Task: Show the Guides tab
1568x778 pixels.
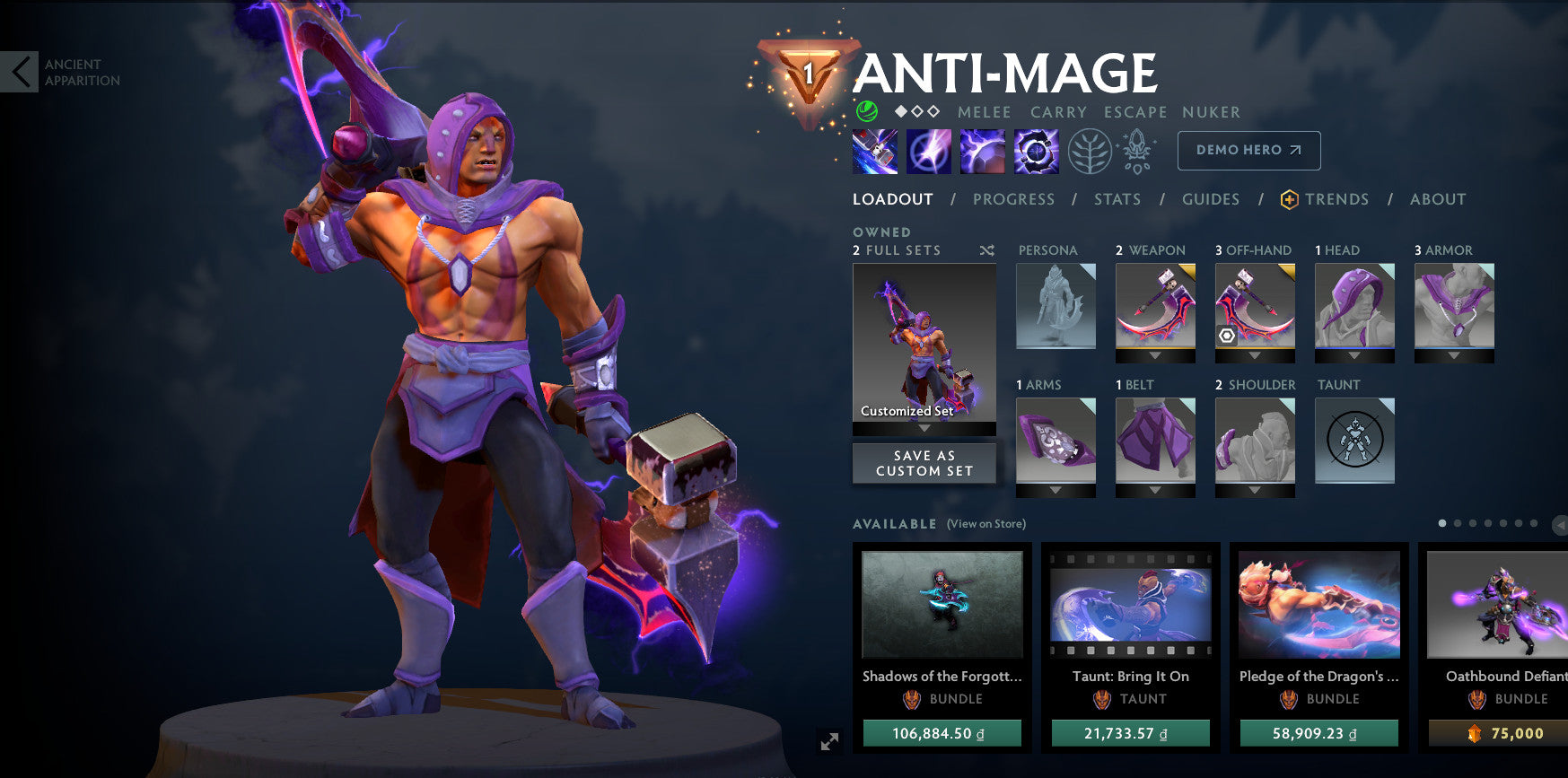Action: pyautogui.click(x=1210, y=199)
